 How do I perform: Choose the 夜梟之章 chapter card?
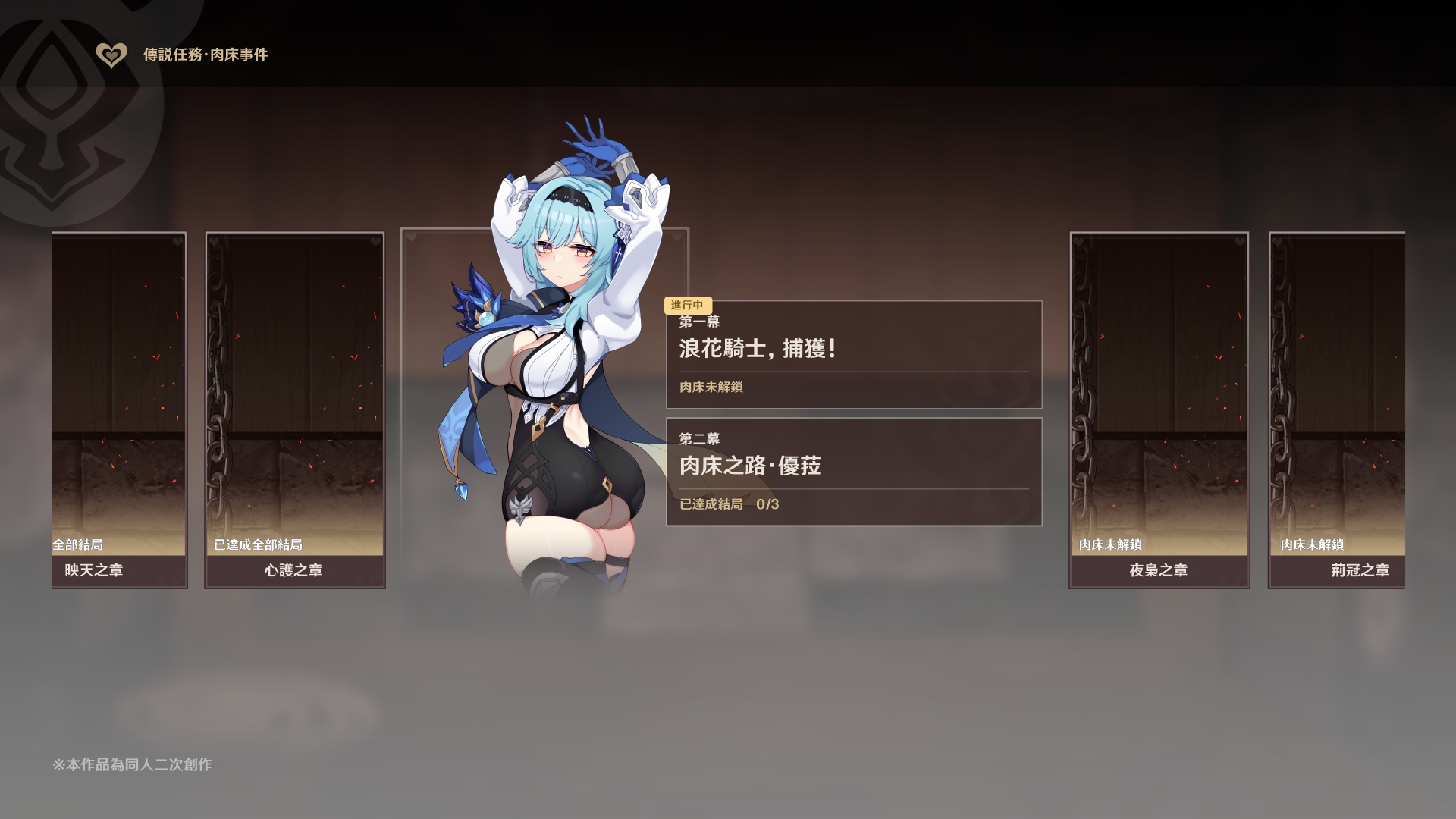[1159, 409]
